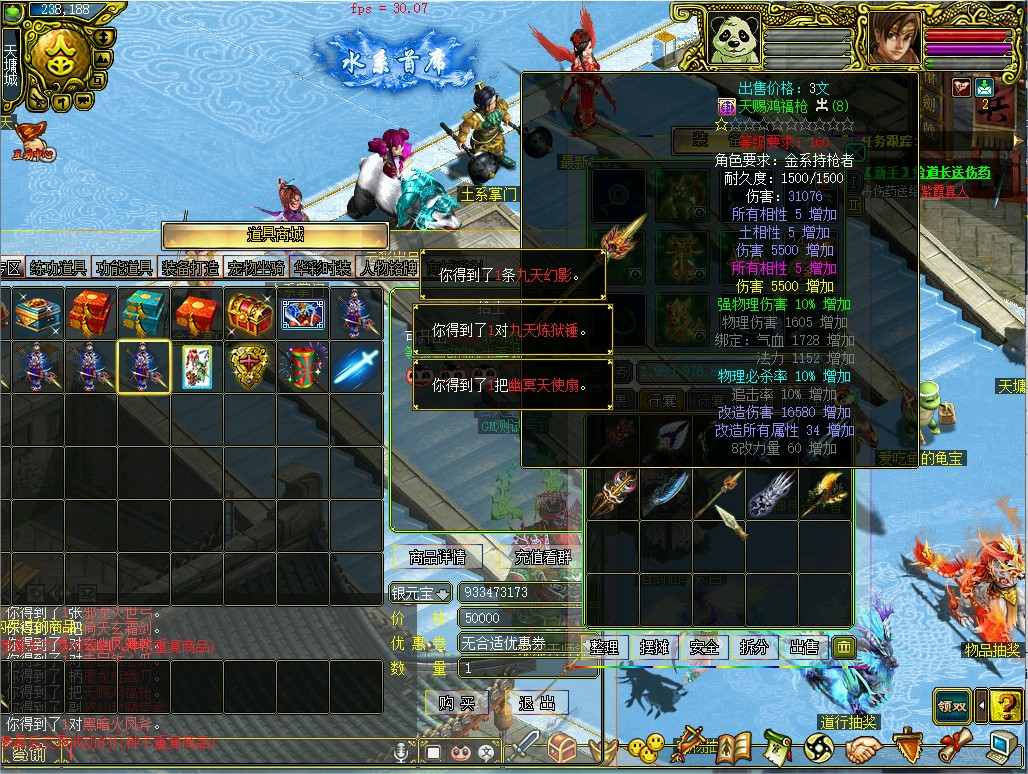The height and width of the screenshot is (774, 1028).
Task: Click the 购买 buy button
Action: pos(456,703)
